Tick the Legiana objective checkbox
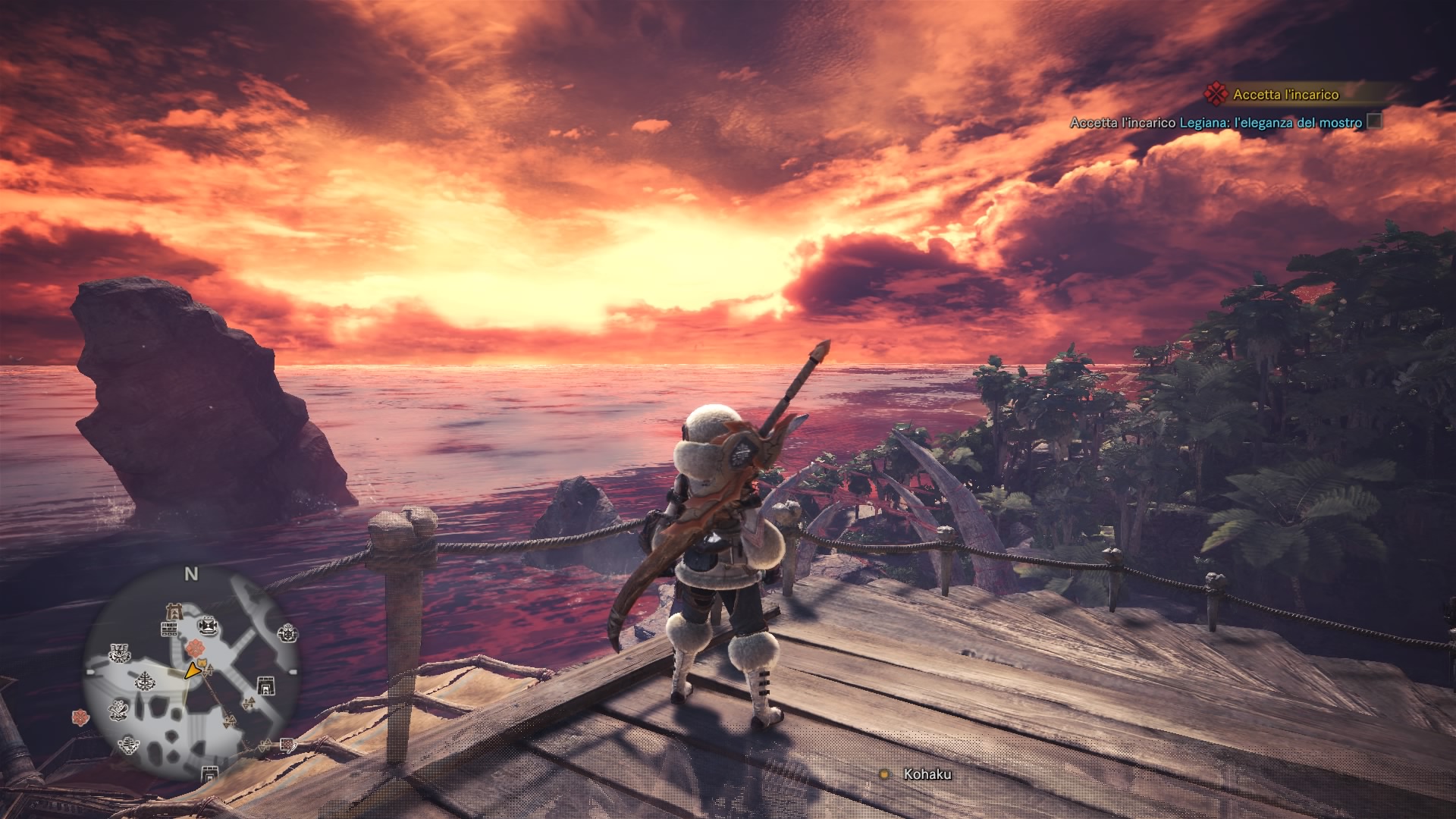Viewport: 1456px width, 819px height. click(1373, 121)
